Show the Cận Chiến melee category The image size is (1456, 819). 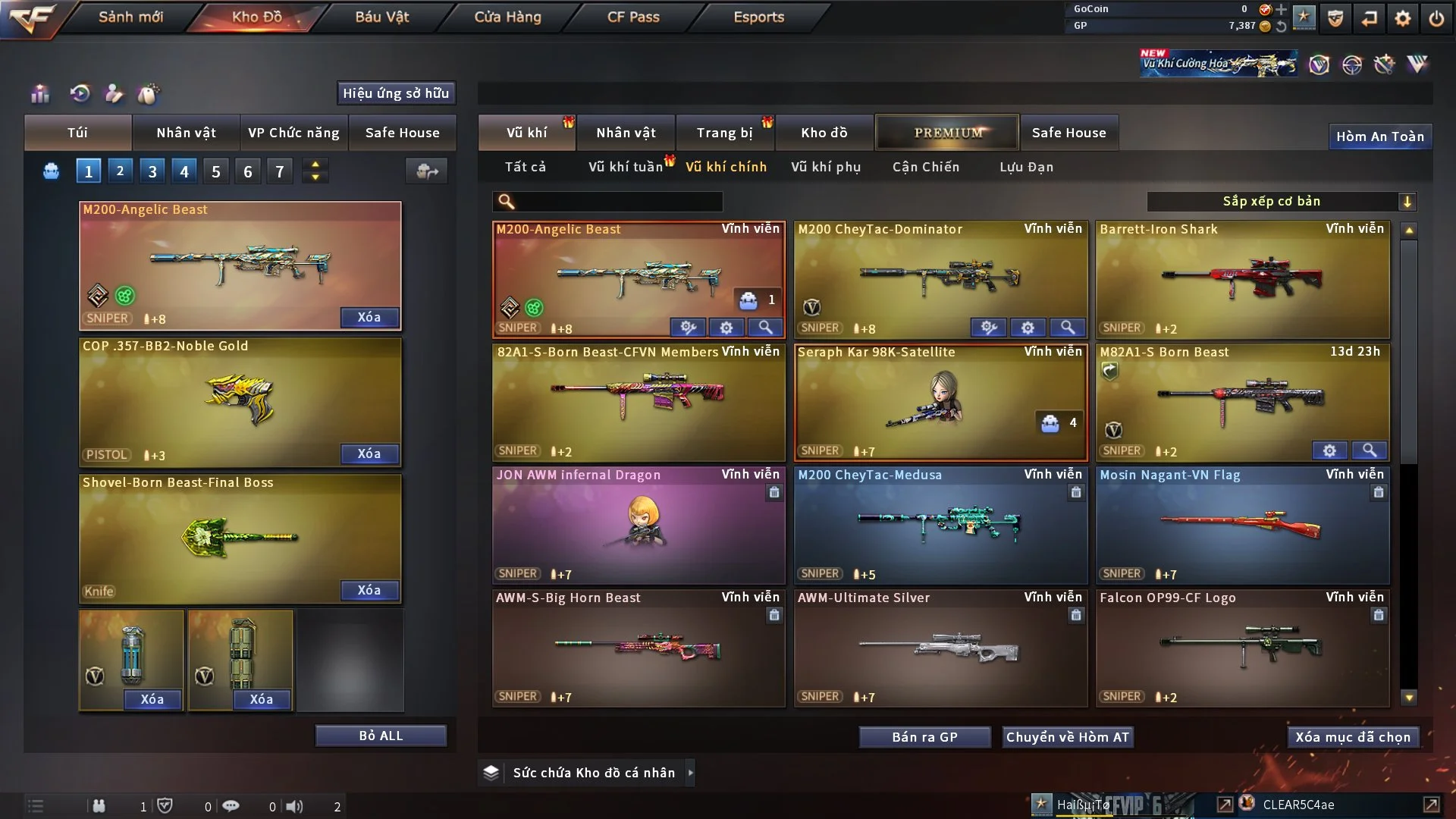(x=926, y=167)
